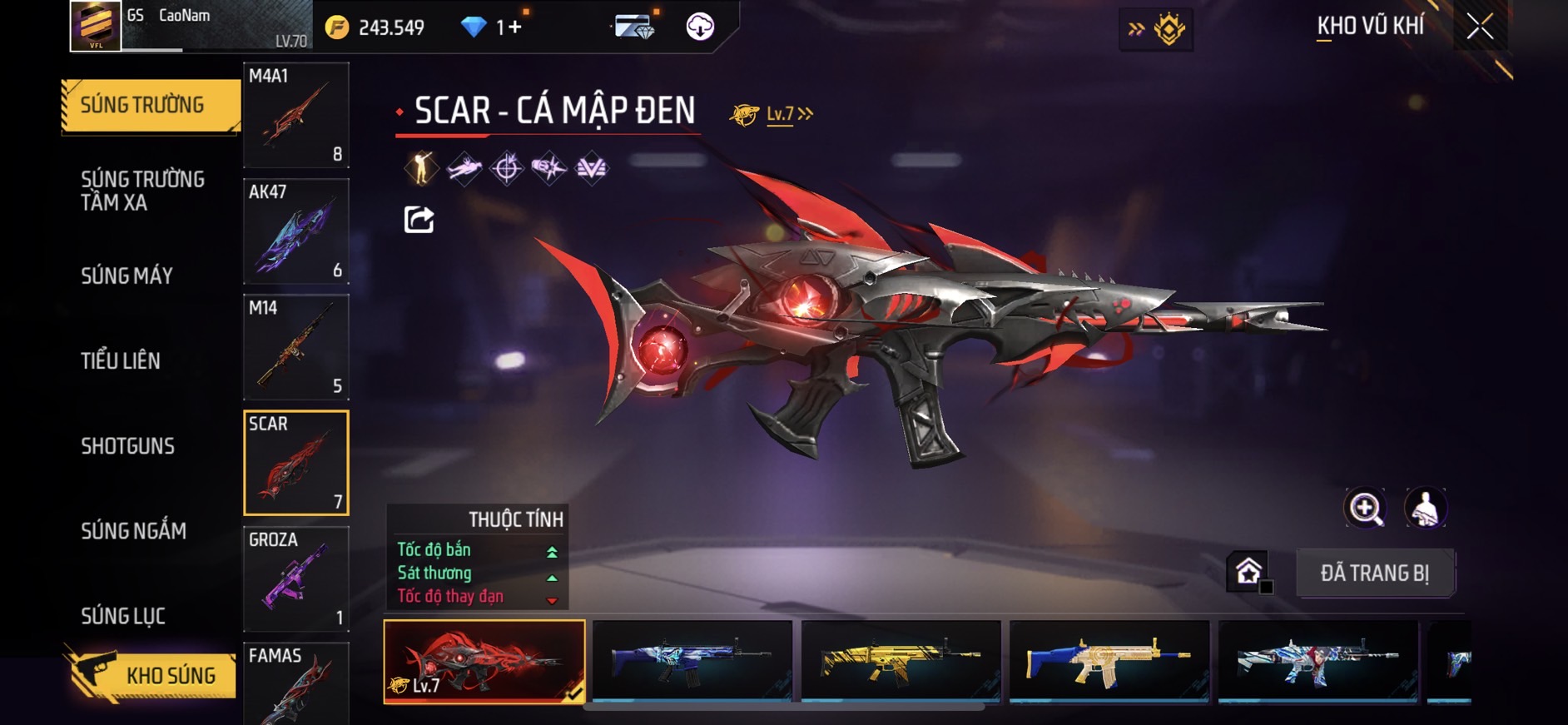
Task: Open the Lv.7 skin upgrade link
Action: click(x=787, y=114)
